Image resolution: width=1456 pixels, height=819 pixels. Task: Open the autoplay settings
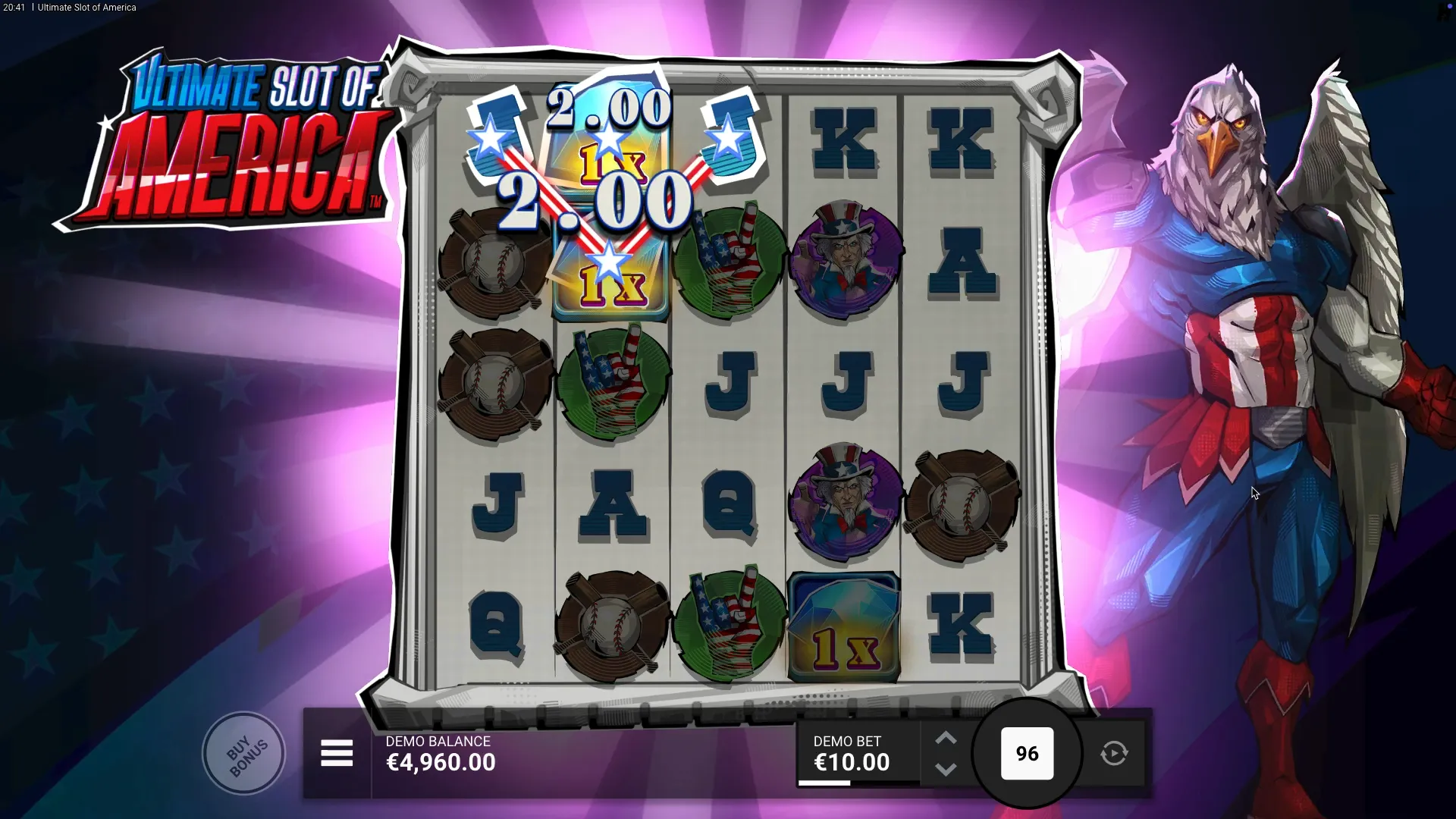pos(1114,753)
